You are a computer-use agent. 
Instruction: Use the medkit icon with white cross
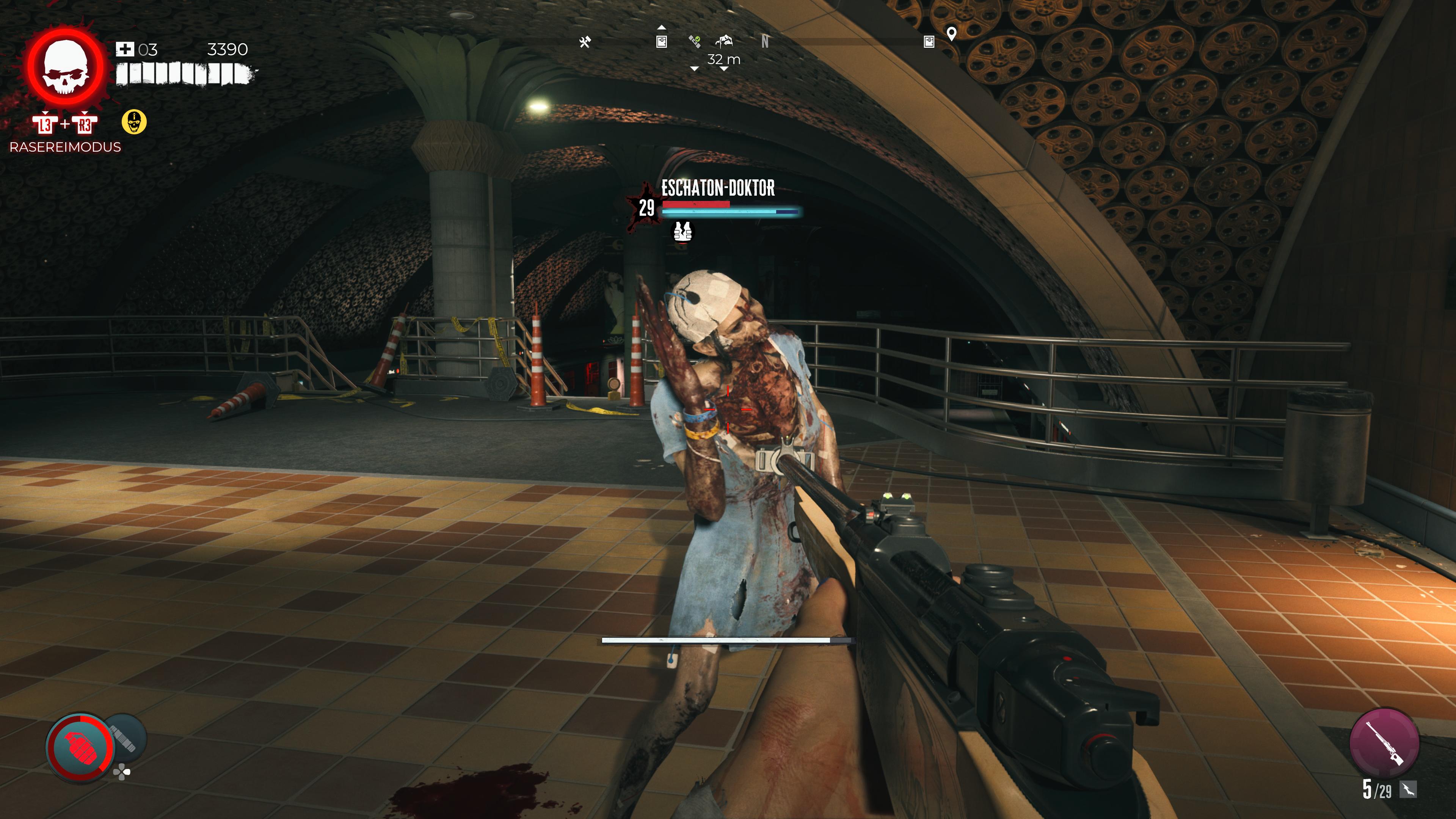coord(124,50)
